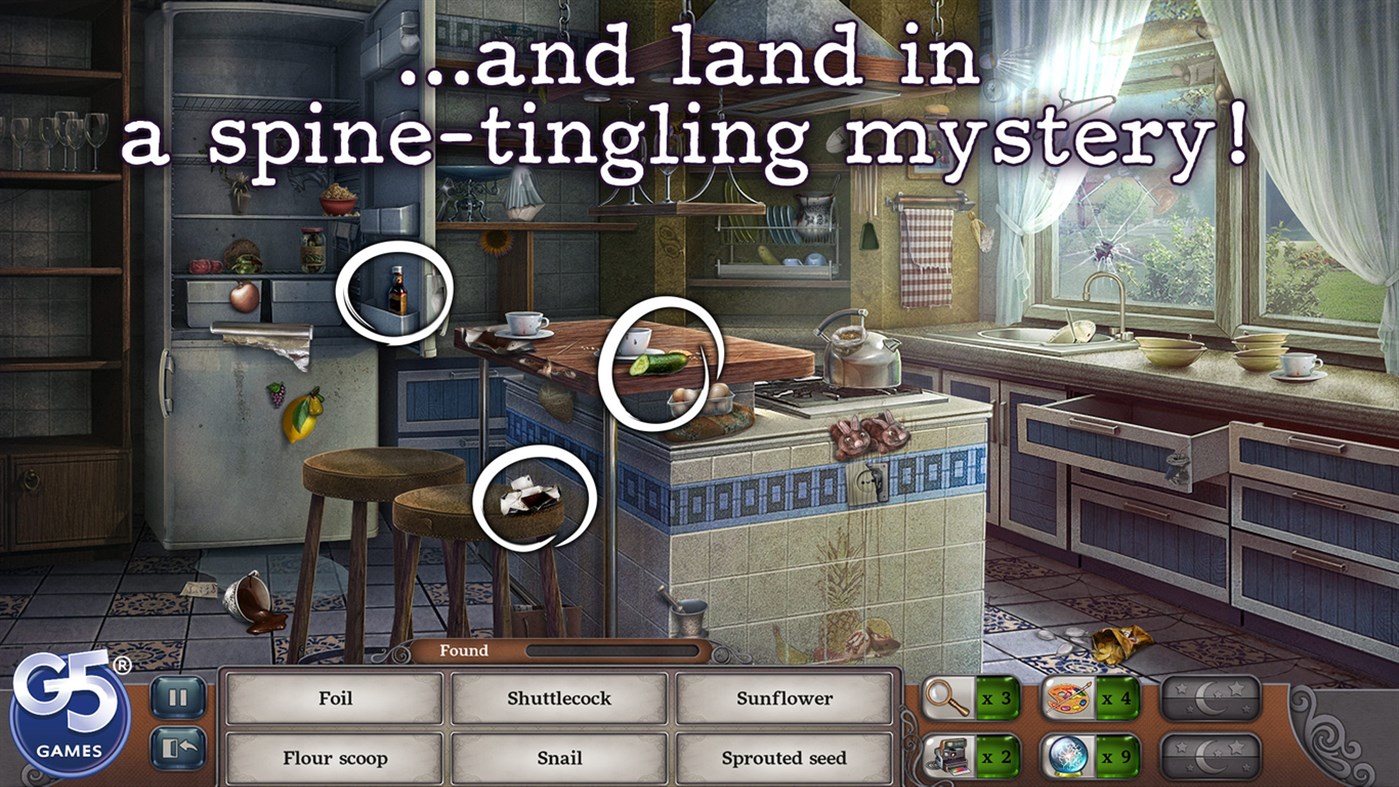Select the word Shuttlecock
Image resolution: width=1399 pixels, height=787 pixels.
click(559, 699)
